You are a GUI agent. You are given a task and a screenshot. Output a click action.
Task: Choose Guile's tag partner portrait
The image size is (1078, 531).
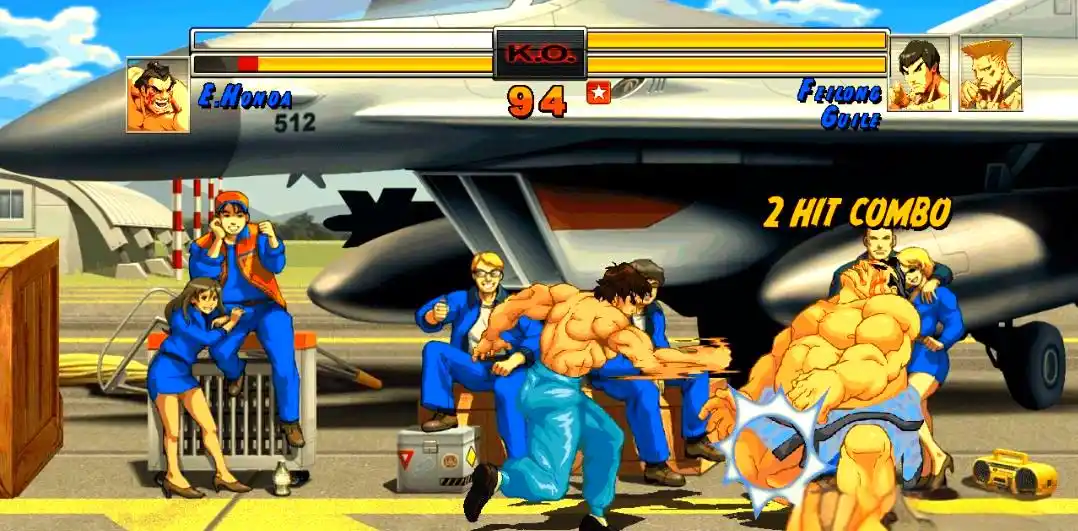coord(990,74)
